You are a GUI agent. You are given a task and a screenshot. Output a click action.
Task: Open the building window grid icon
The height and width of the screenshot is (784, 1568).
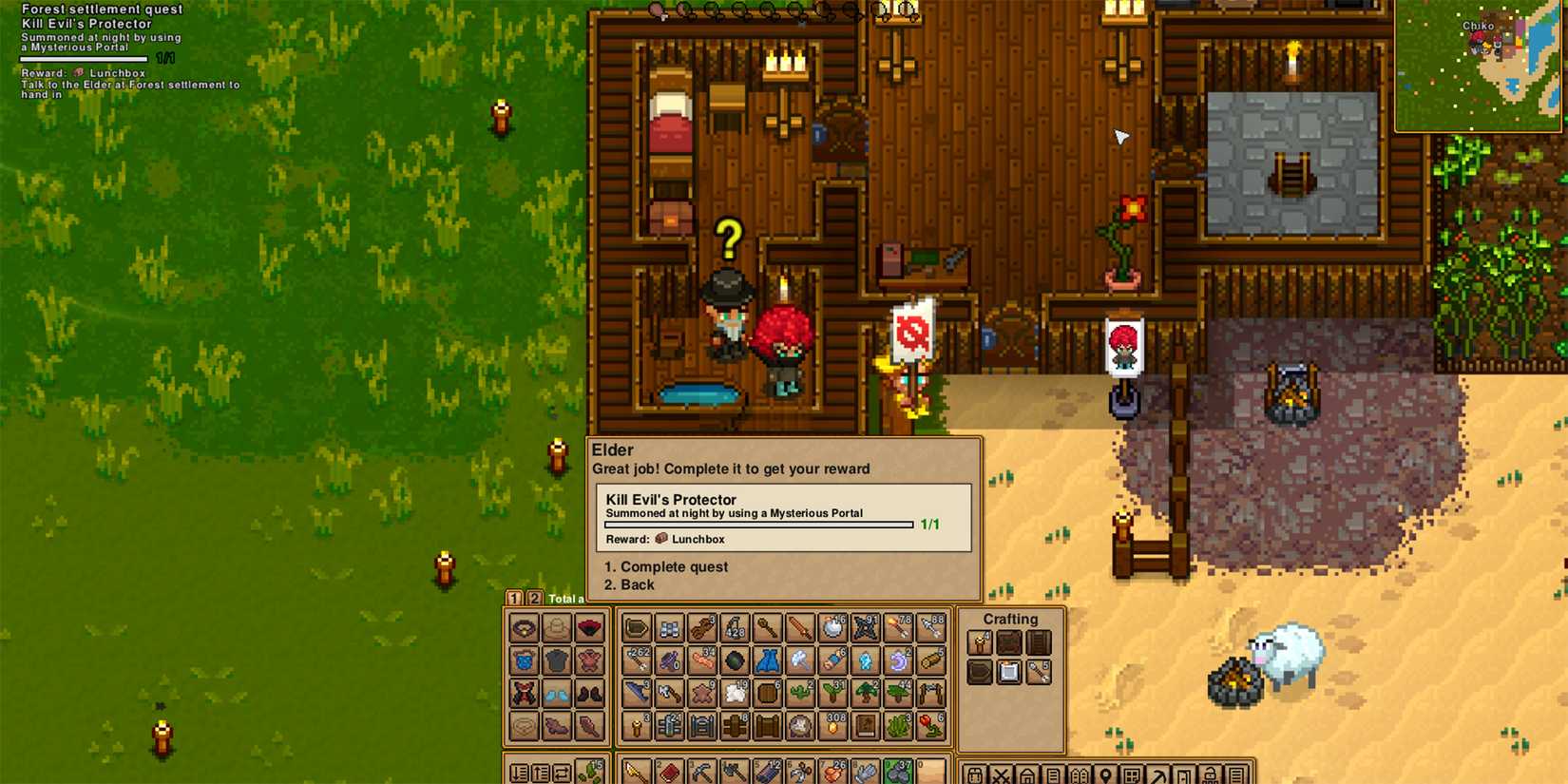pyautogui.click(x=1130, y=772)
